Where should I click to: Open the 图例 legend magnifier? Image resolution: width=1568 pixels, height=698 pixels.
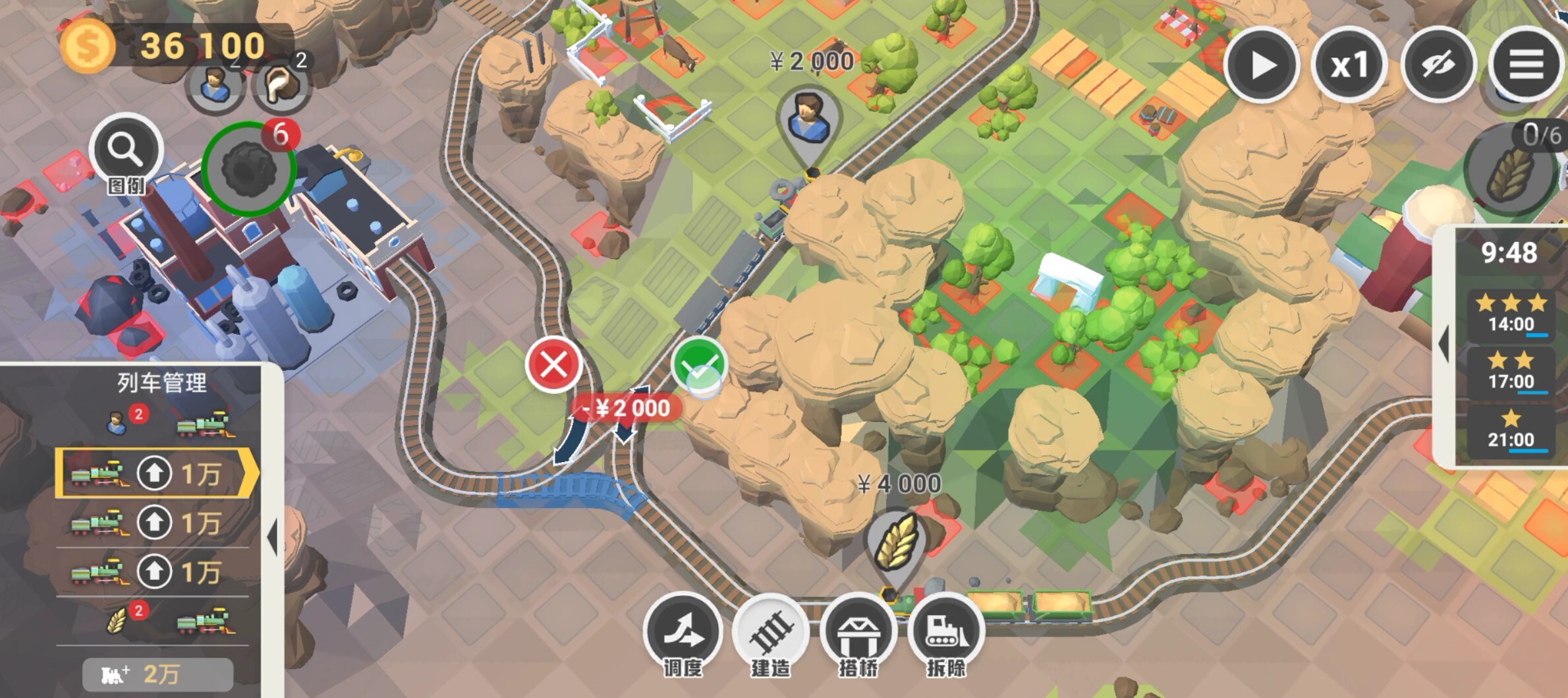point(126,152)
